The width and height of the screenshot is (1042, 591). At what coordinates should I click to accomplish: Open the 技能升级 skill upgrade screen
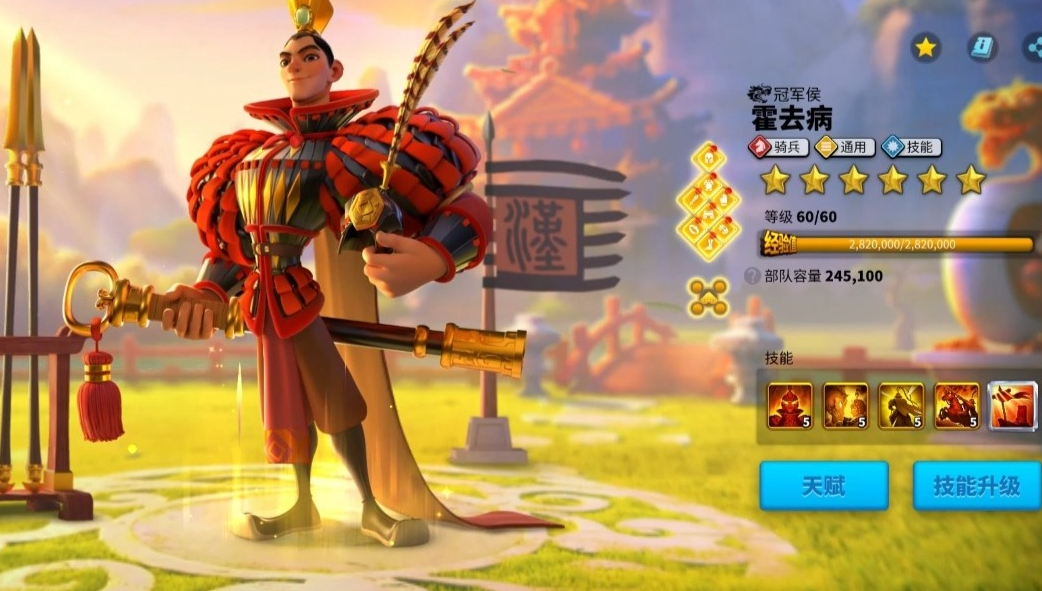tap(976, 487)
